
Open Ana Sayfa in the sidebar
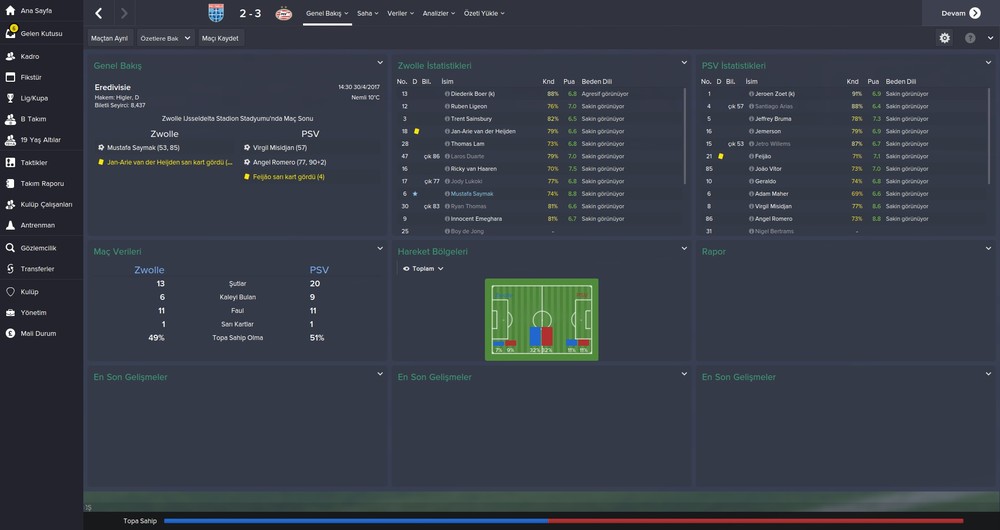36,11
